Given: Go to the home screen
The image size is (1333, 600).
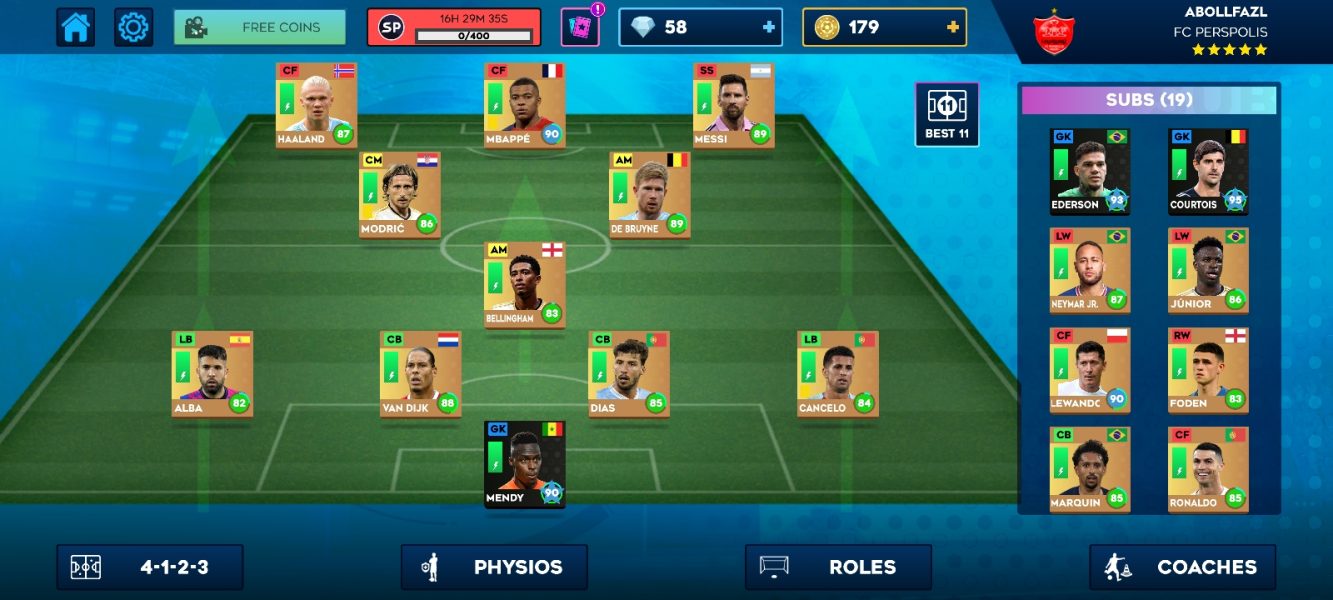Looking at the screenshot, I should [76, 27].
